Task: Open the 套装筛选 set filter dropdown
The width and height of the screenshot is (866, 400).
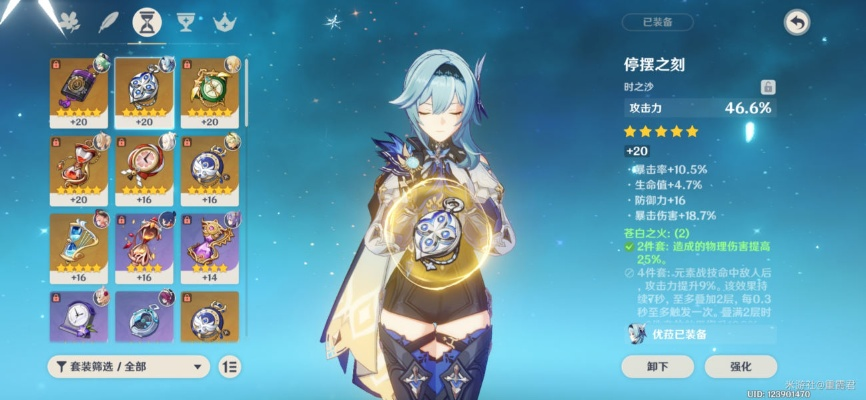Action: click(x=128, y=366)
